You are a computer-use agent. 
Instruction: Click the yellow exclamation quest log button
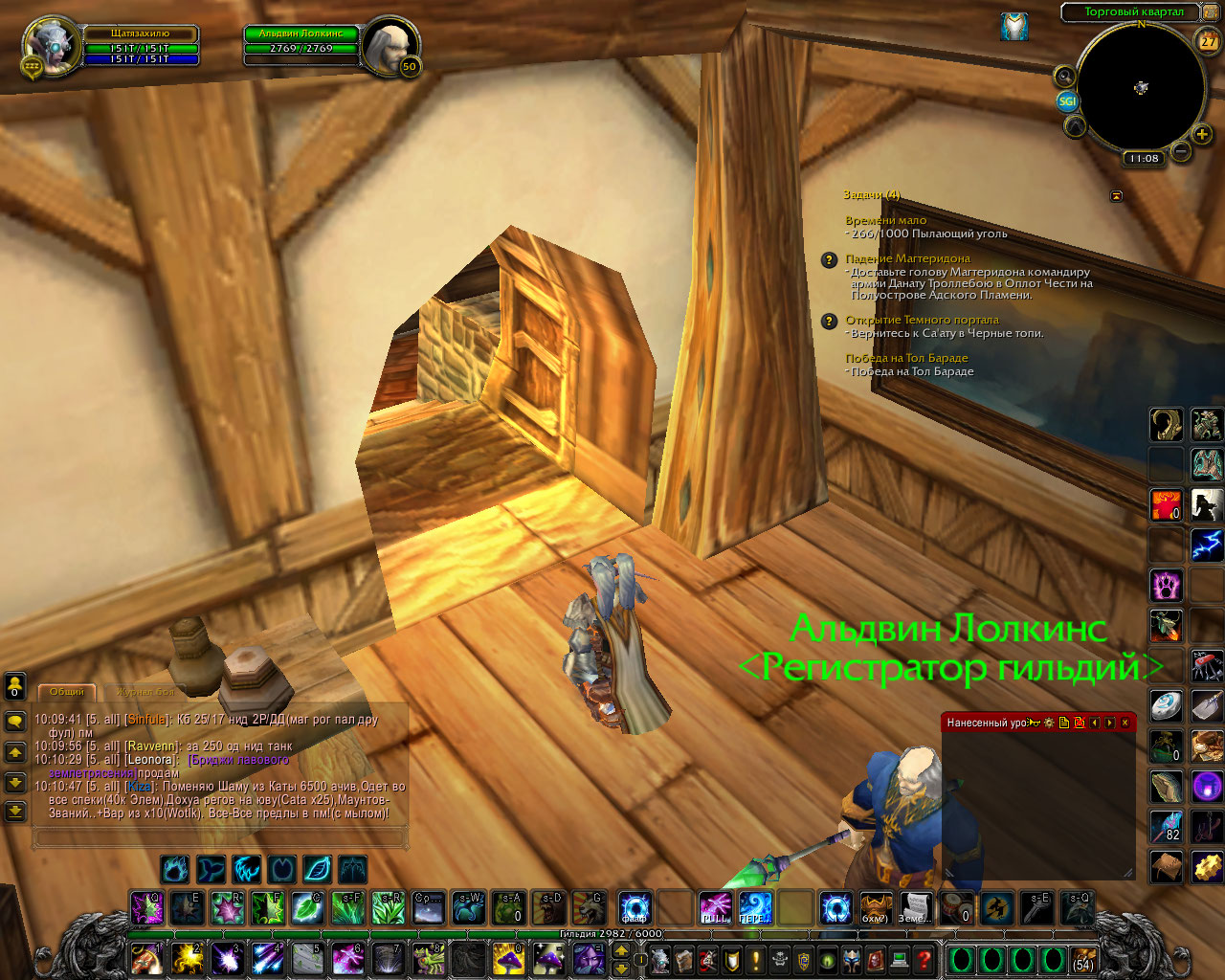tap(756, 958)
